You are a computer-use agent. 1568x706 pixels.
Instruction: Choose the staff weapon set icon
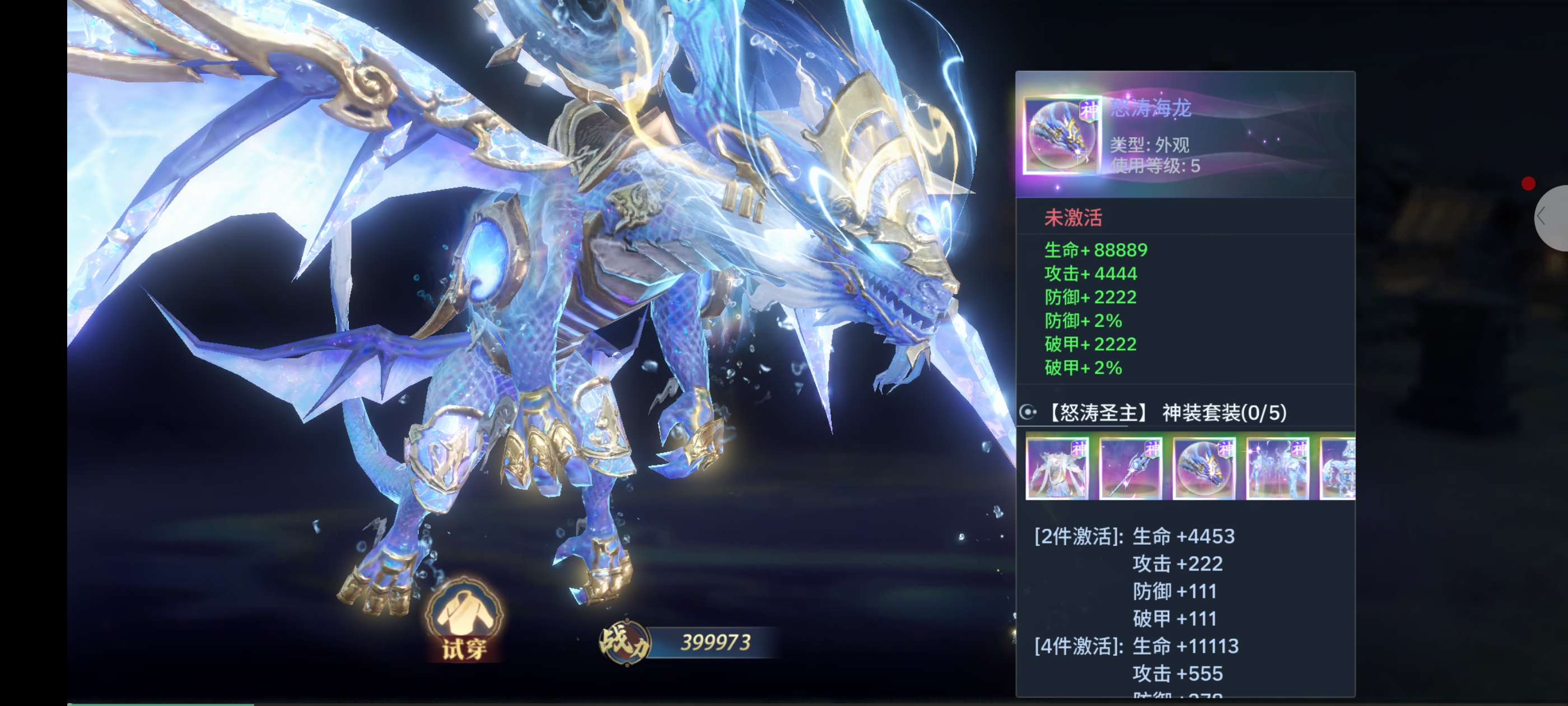point(1130,468)
